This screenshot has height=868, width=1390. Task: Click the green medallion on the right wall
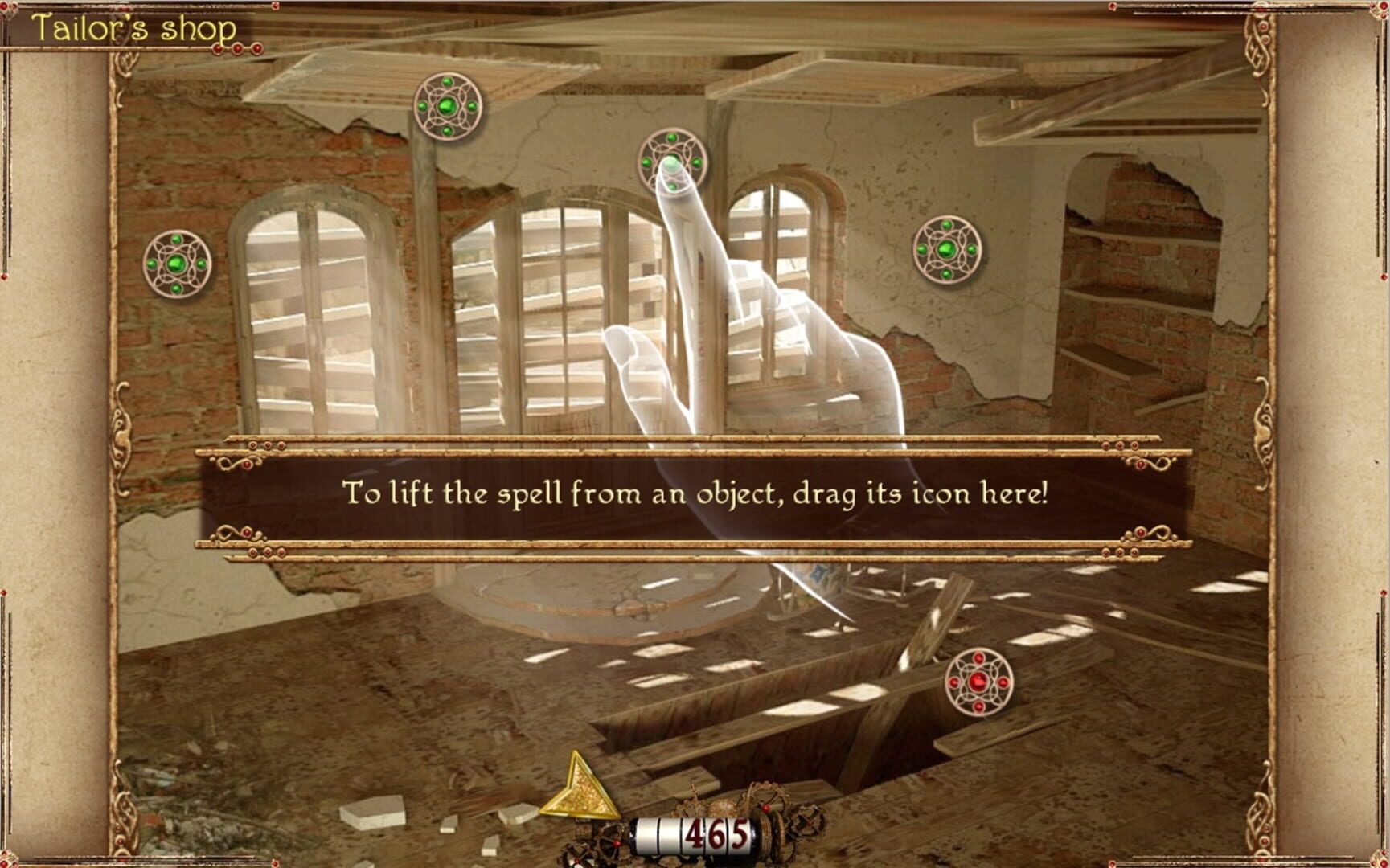pyautogui.click(x=948, y=250)
